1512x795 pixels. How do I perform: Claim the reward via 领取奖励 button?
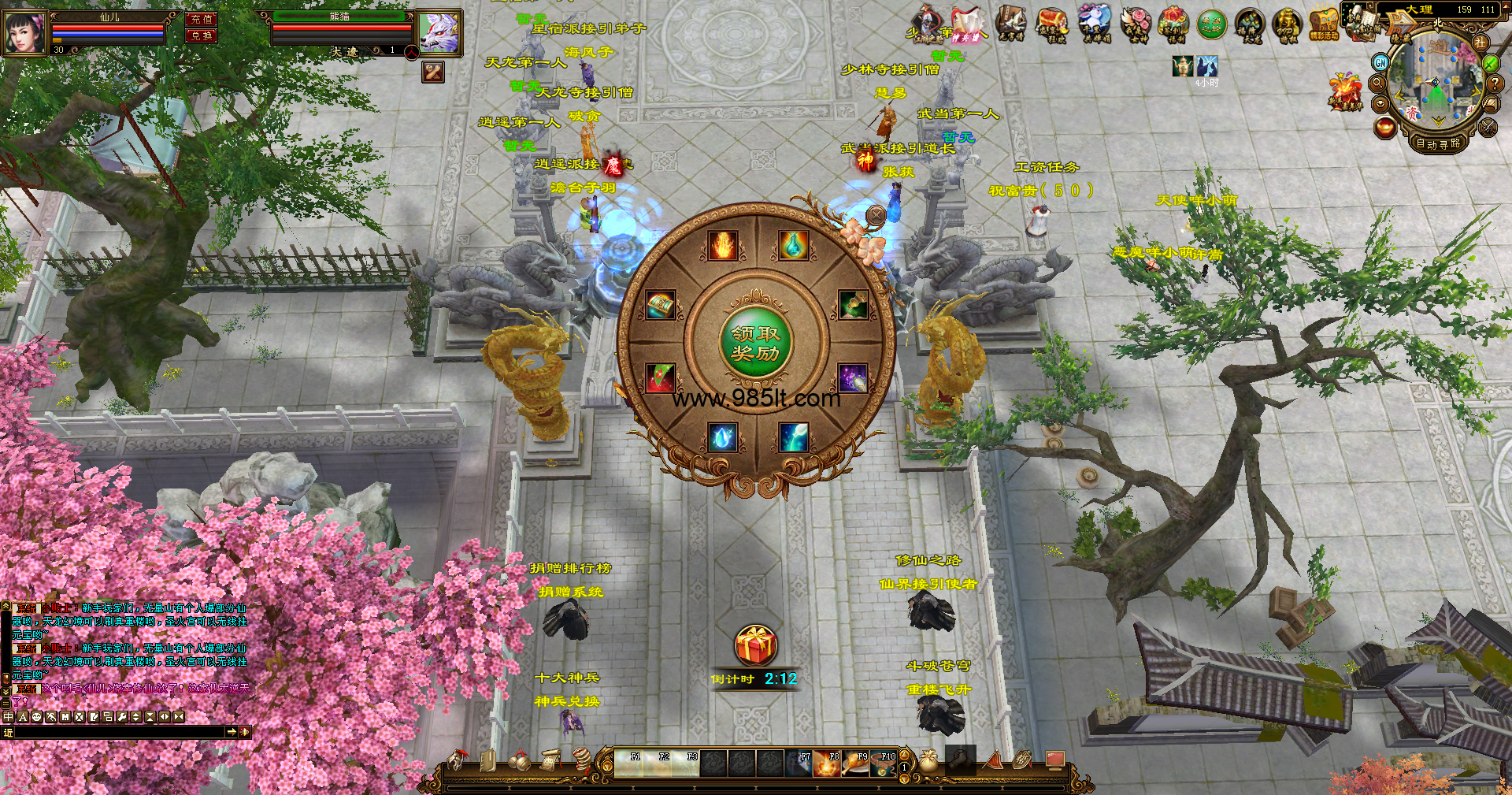[756, 344]
